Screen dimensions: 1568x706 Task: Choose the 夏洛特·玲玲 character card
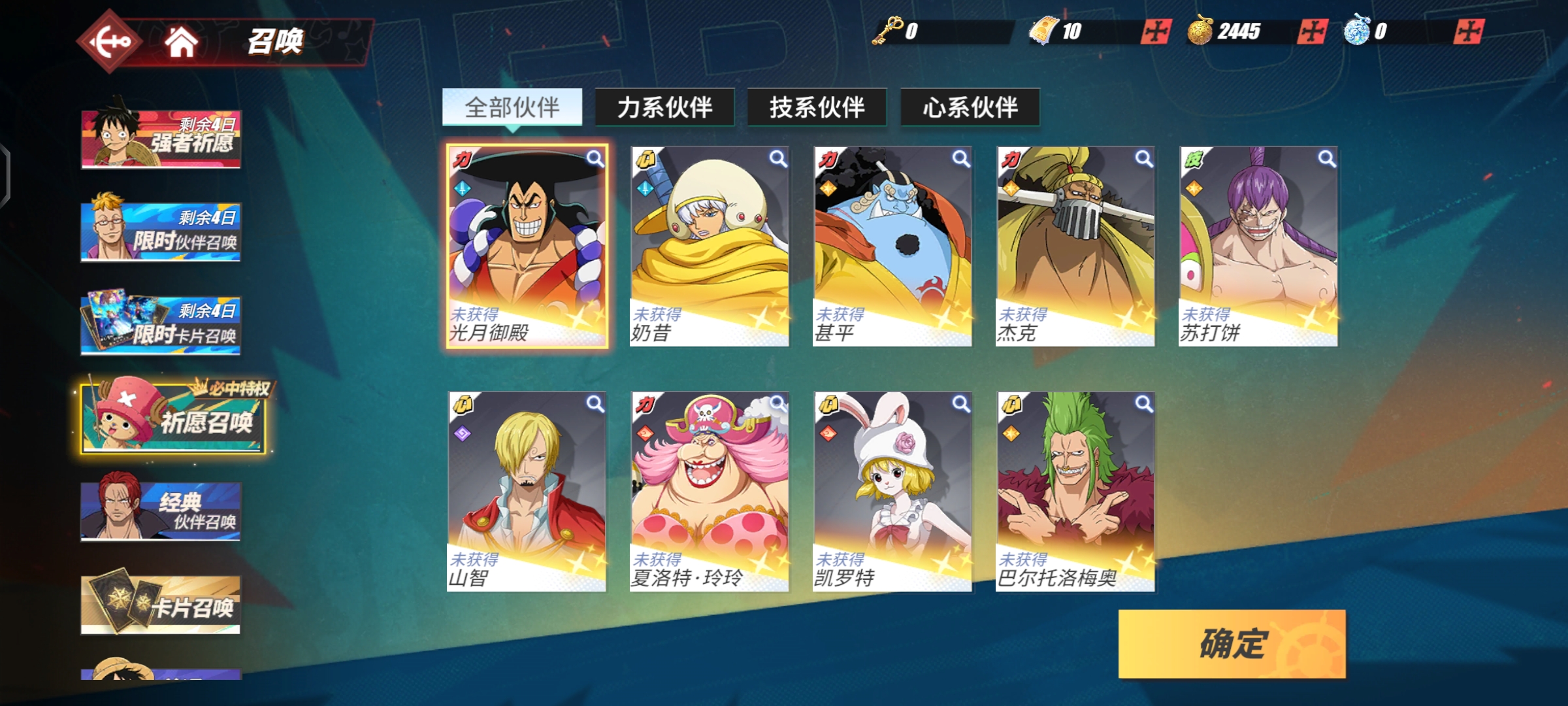tap(710, 492)
